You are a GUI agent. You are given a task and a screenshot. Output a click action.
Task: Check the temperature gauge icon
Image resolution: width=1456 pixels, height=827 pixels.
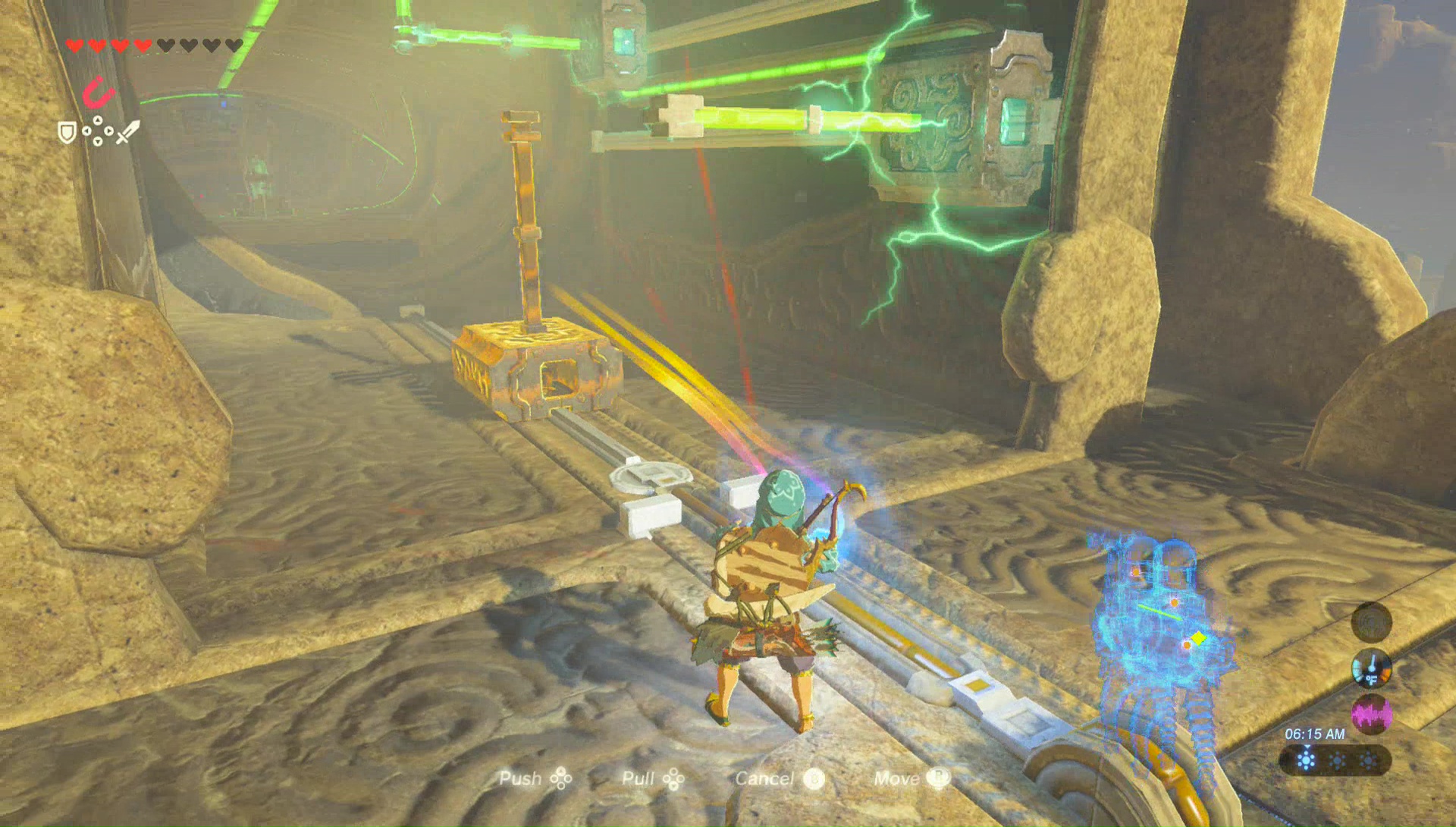(x=1371, y=668)
